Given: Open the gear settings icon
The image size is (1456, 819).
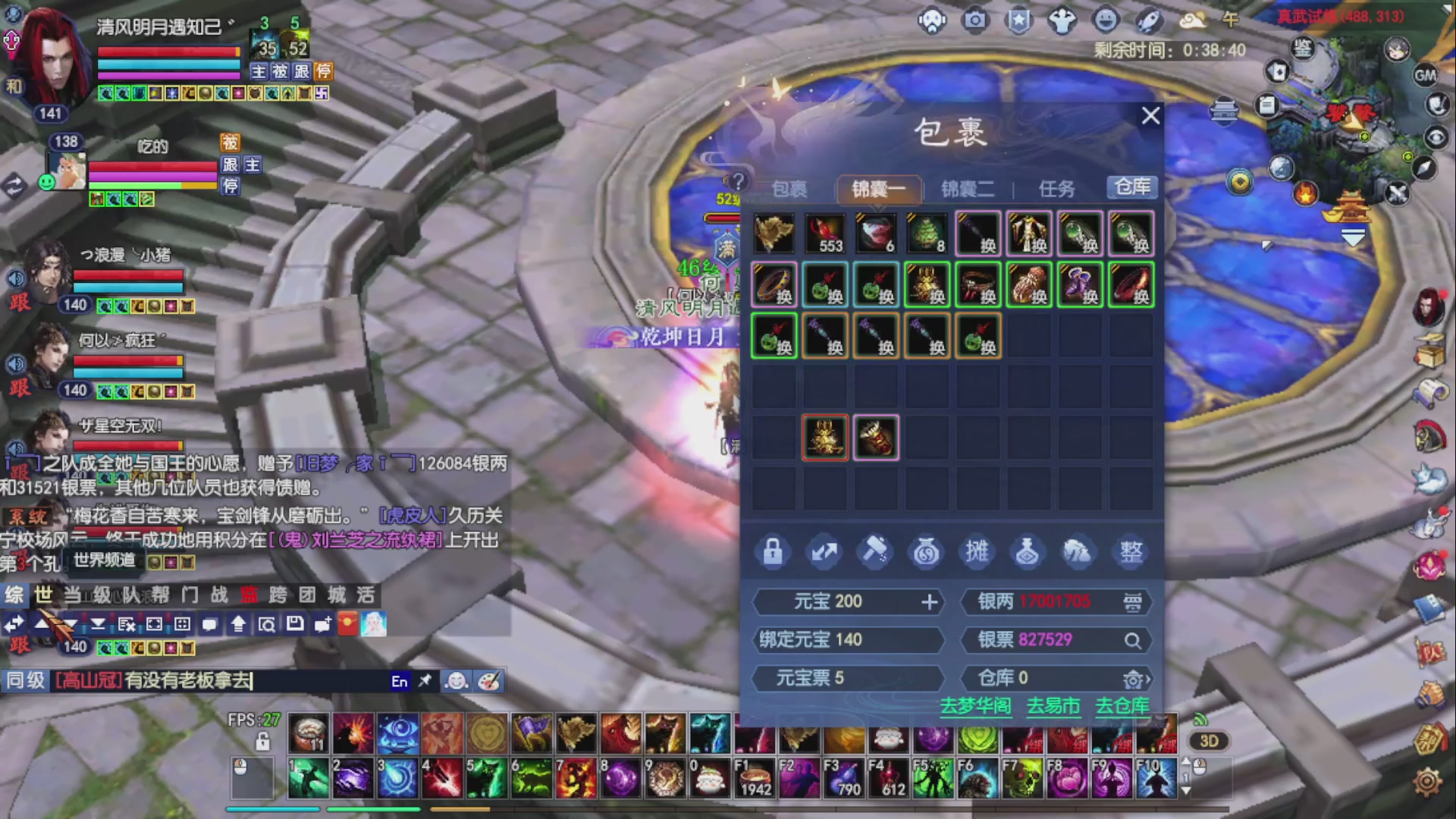Looking at the screenshot, I should tap(1427, 782).
